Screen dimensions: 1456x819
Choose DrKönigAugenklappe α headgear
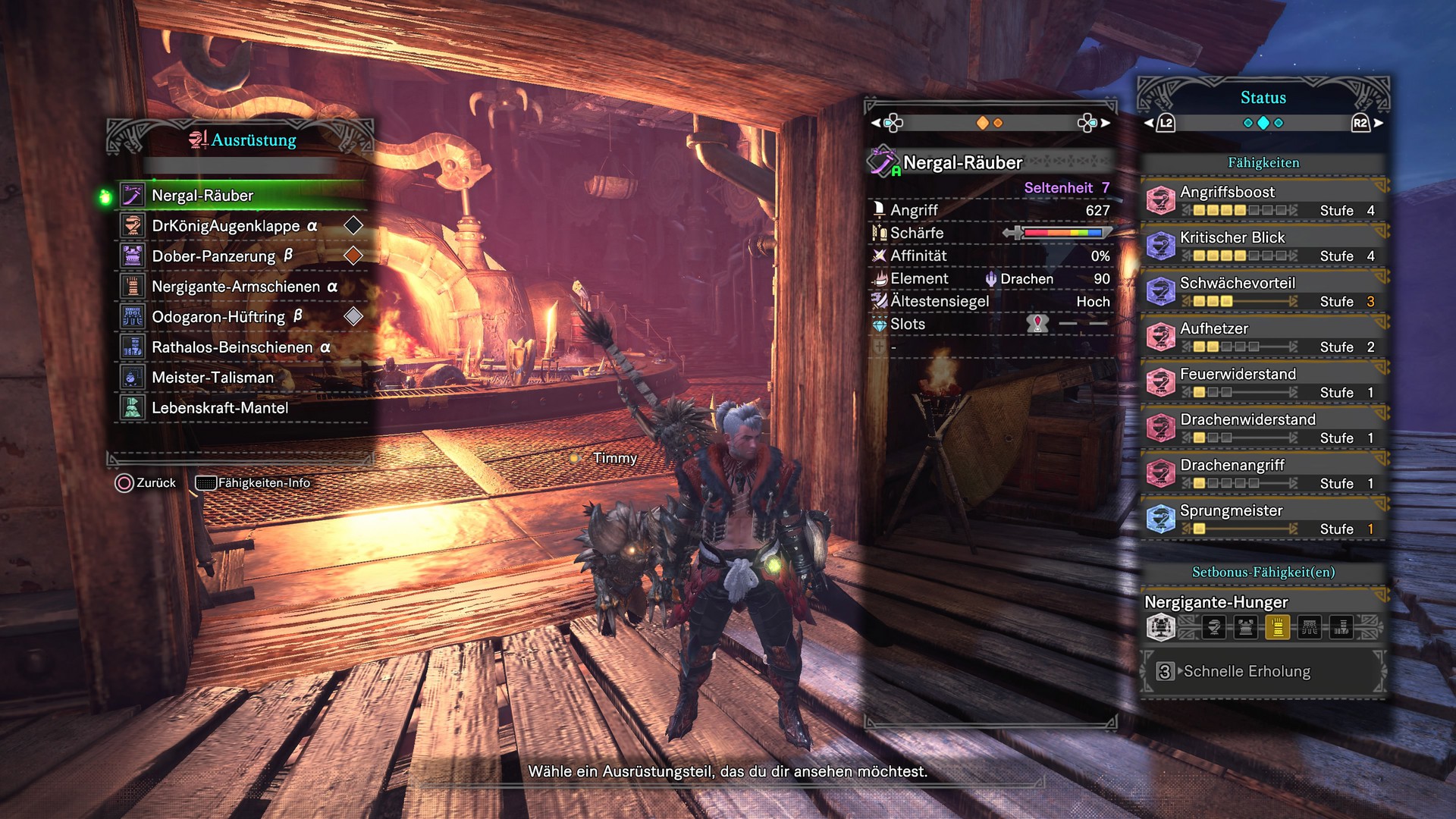(234, 226)
